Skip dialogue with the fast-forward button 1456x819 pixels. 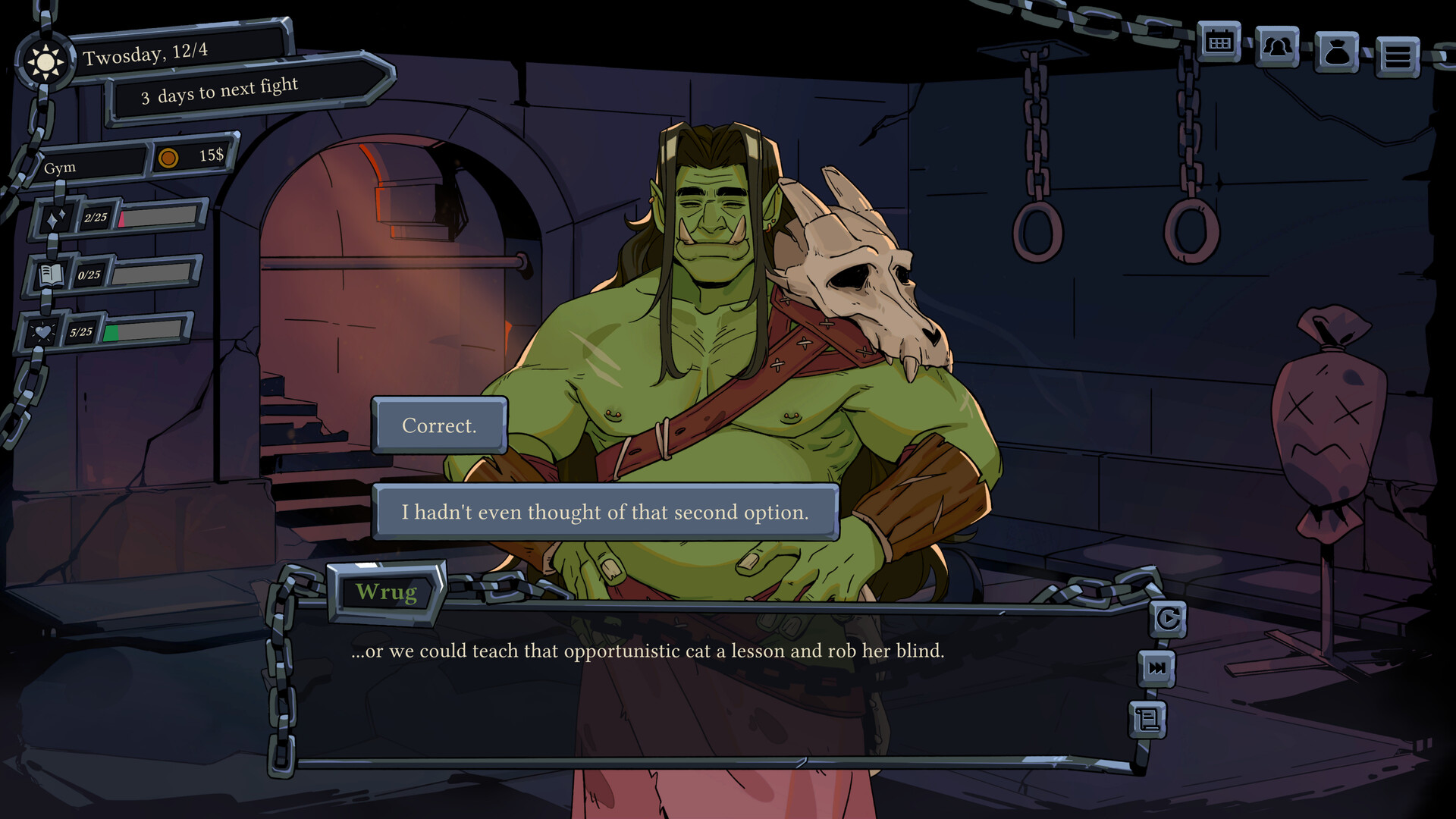click(1157, 668)
